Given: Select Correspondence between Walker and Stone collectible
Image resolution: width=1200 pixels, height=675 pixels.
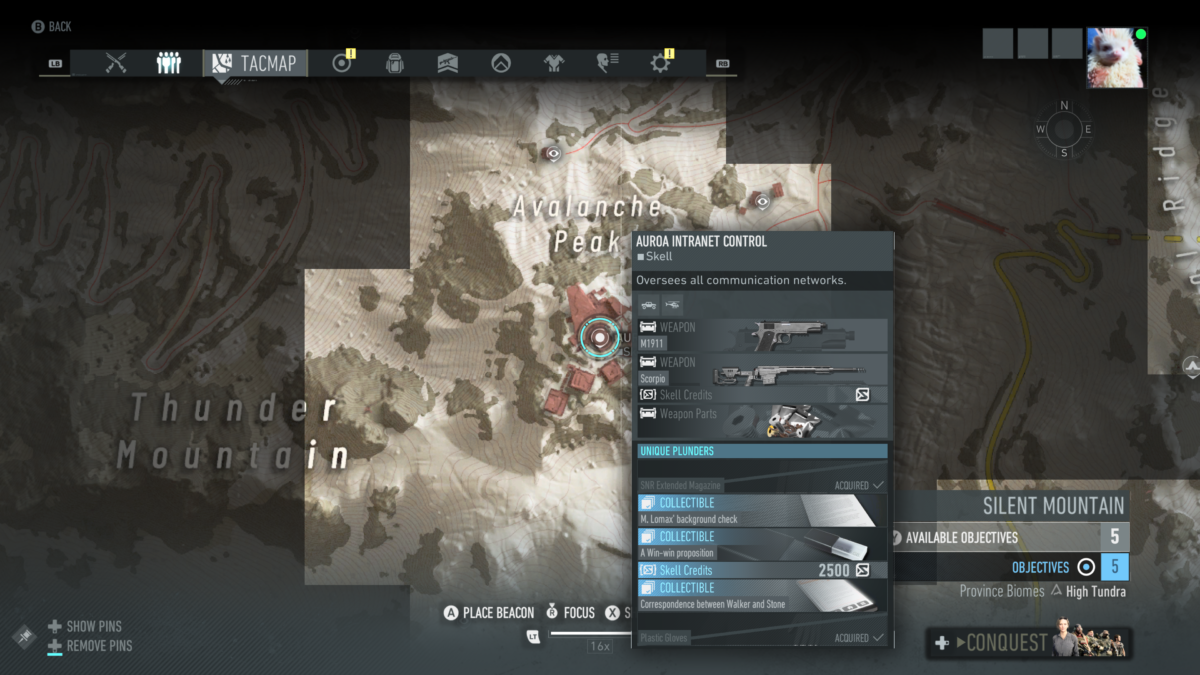Looking at the screenshot, I should (x=760, y=596).
